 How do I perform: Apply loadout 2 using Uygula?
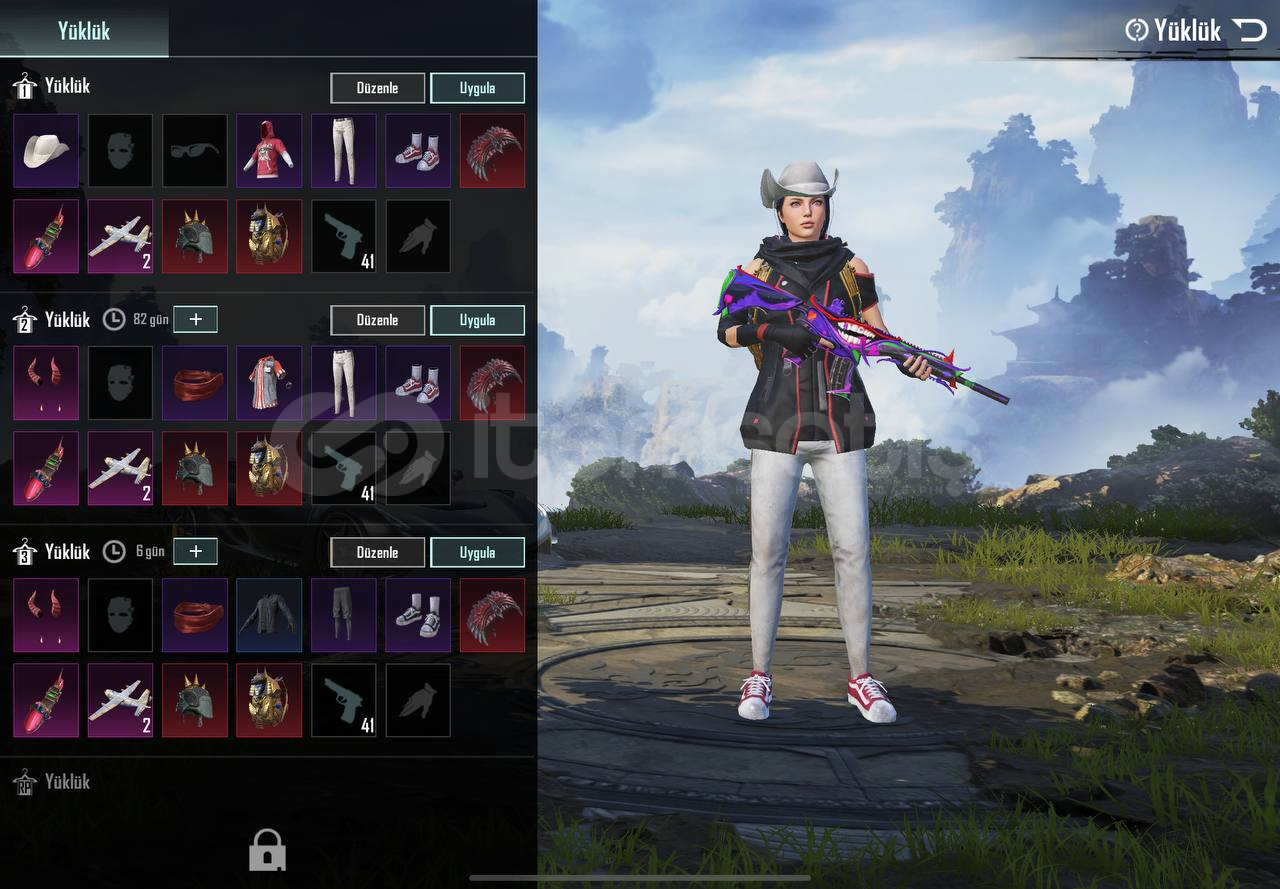(477, 320)
